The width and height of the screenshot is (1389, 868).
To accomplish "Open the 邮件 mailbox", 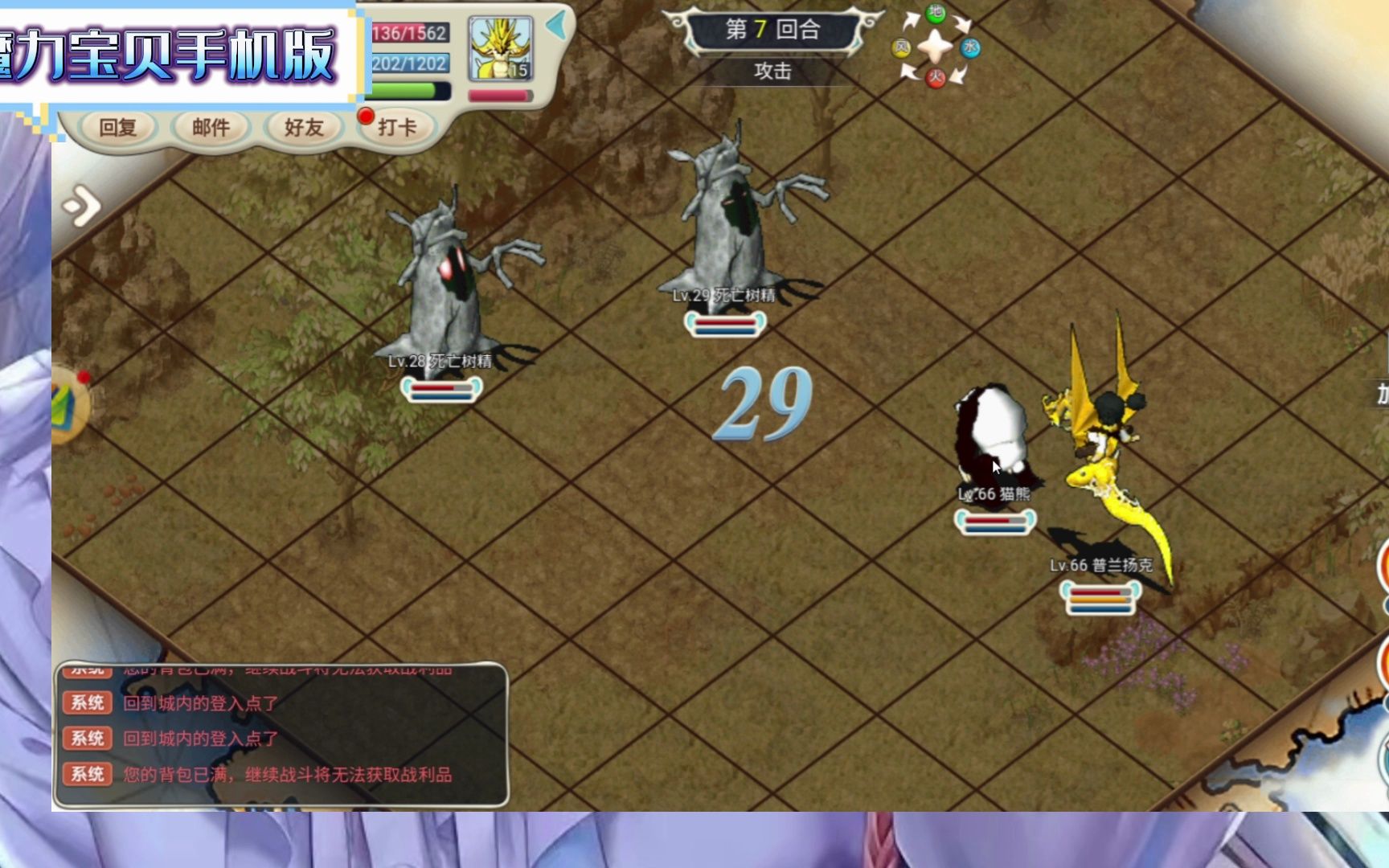I will click(211, 127).
